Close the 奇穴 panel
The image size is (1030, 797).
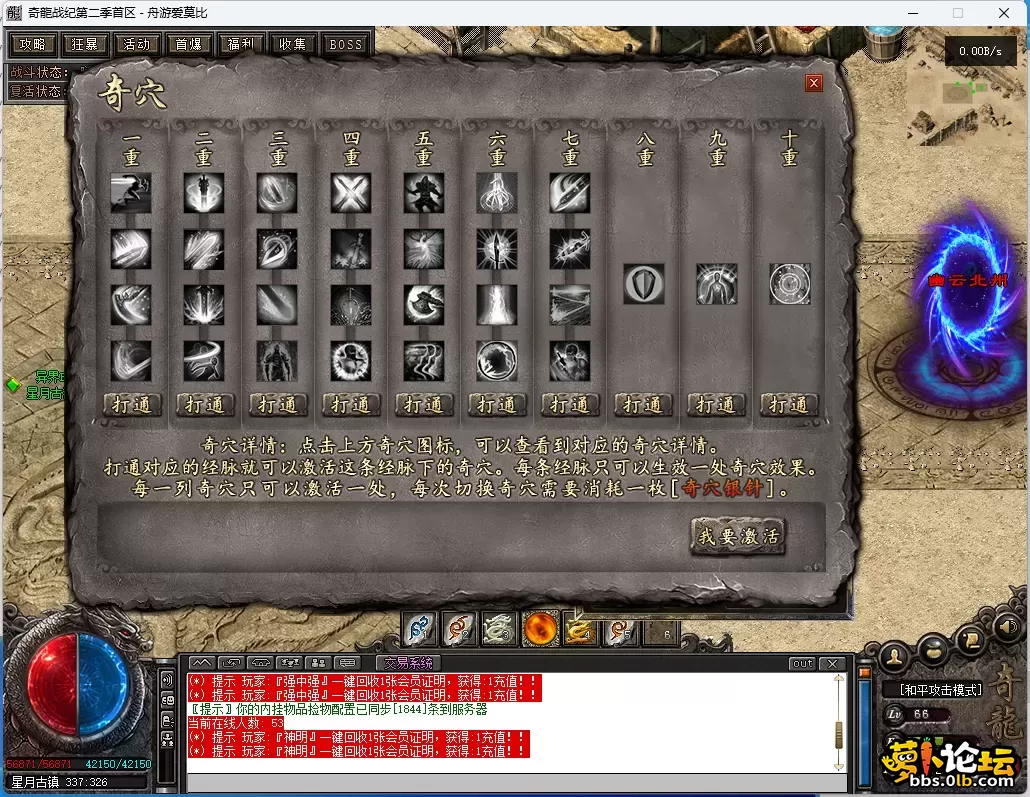814,83
